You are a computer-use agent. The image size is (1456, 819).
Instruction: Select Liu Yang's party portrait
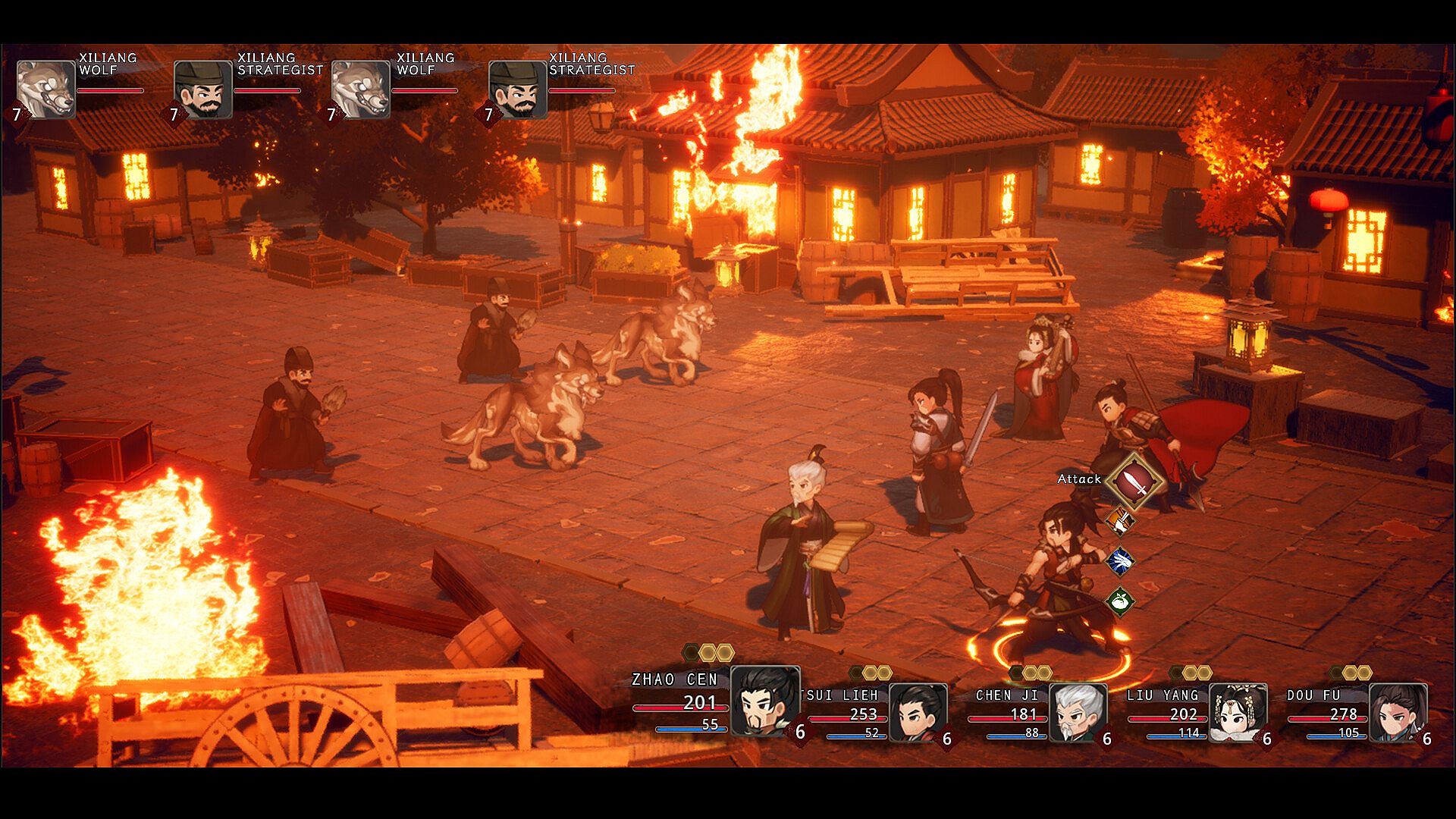tap(1238, 712)
